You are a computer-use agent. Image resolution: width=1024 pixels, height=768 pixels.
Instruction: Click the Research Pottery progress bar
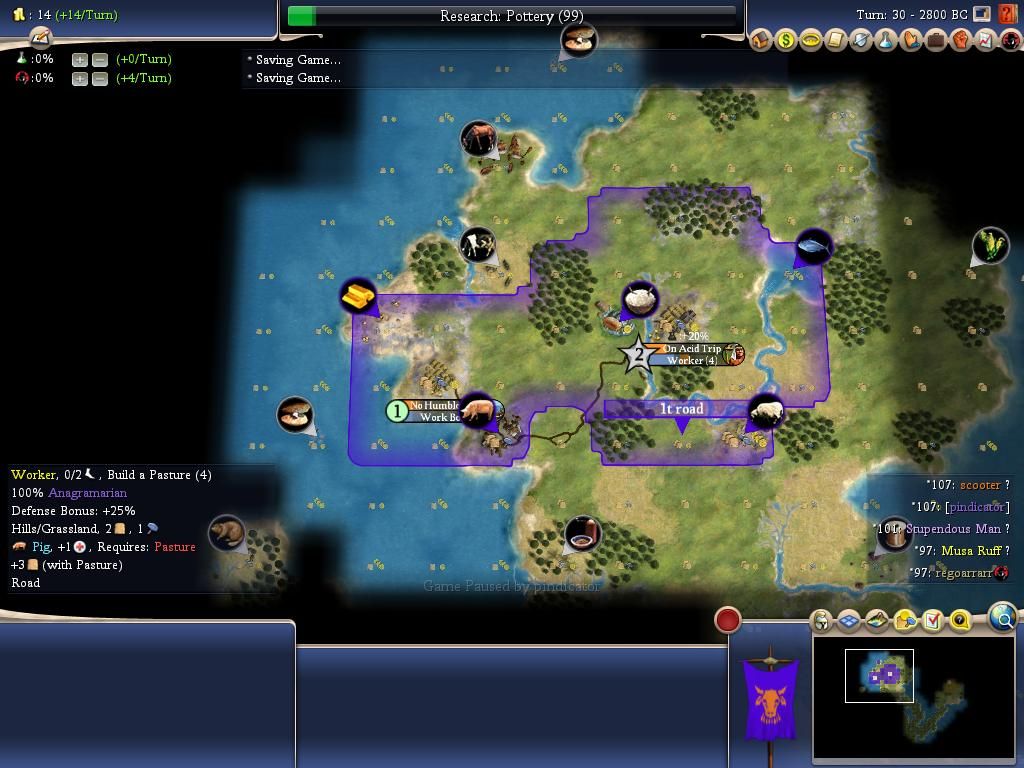[x=511, y=16]
